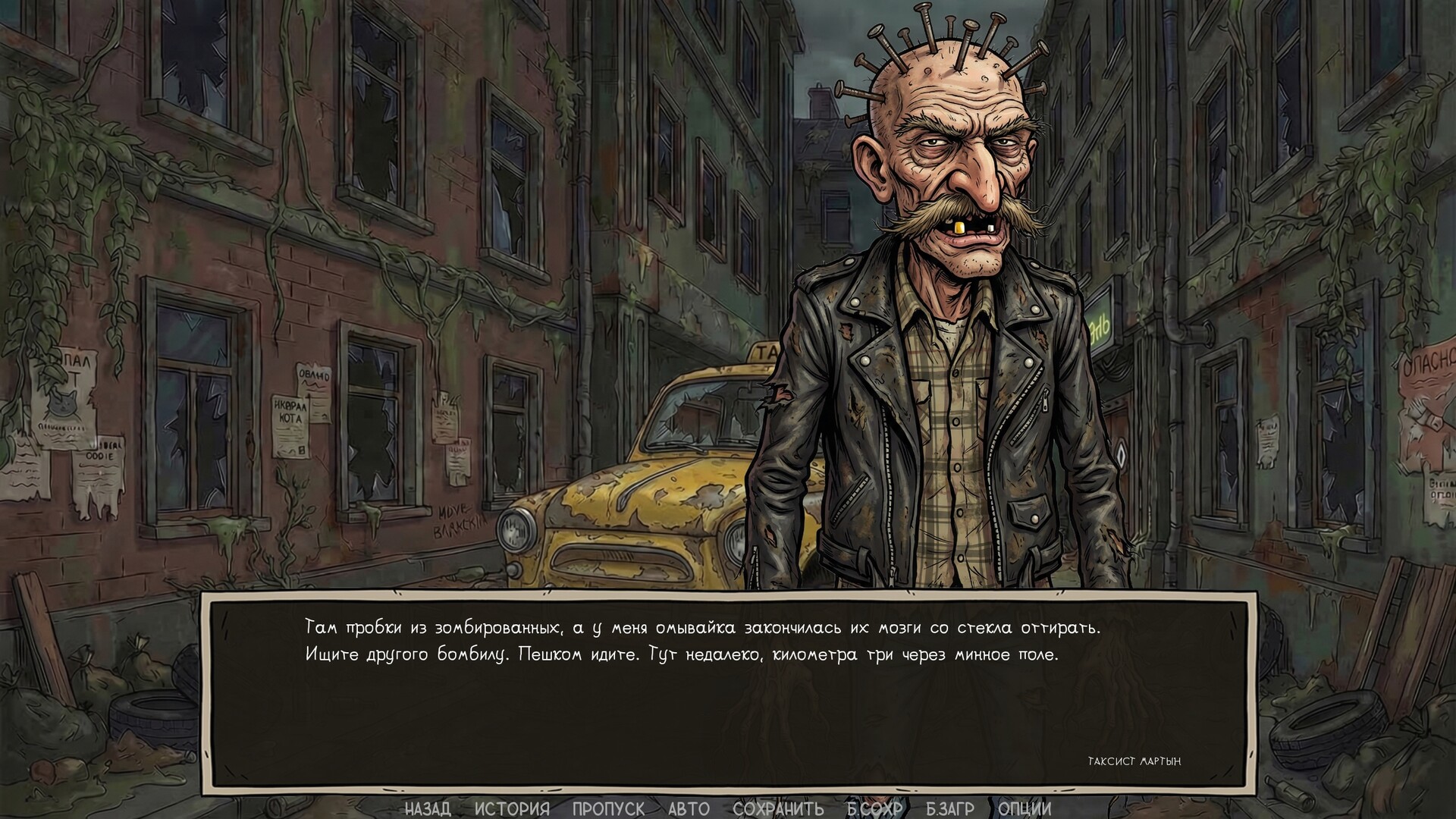Image resolution: width=1456 pixels, height=819 pixels.
Task: Open the СОХРАНИТЬ save screen
Action: 778,809
